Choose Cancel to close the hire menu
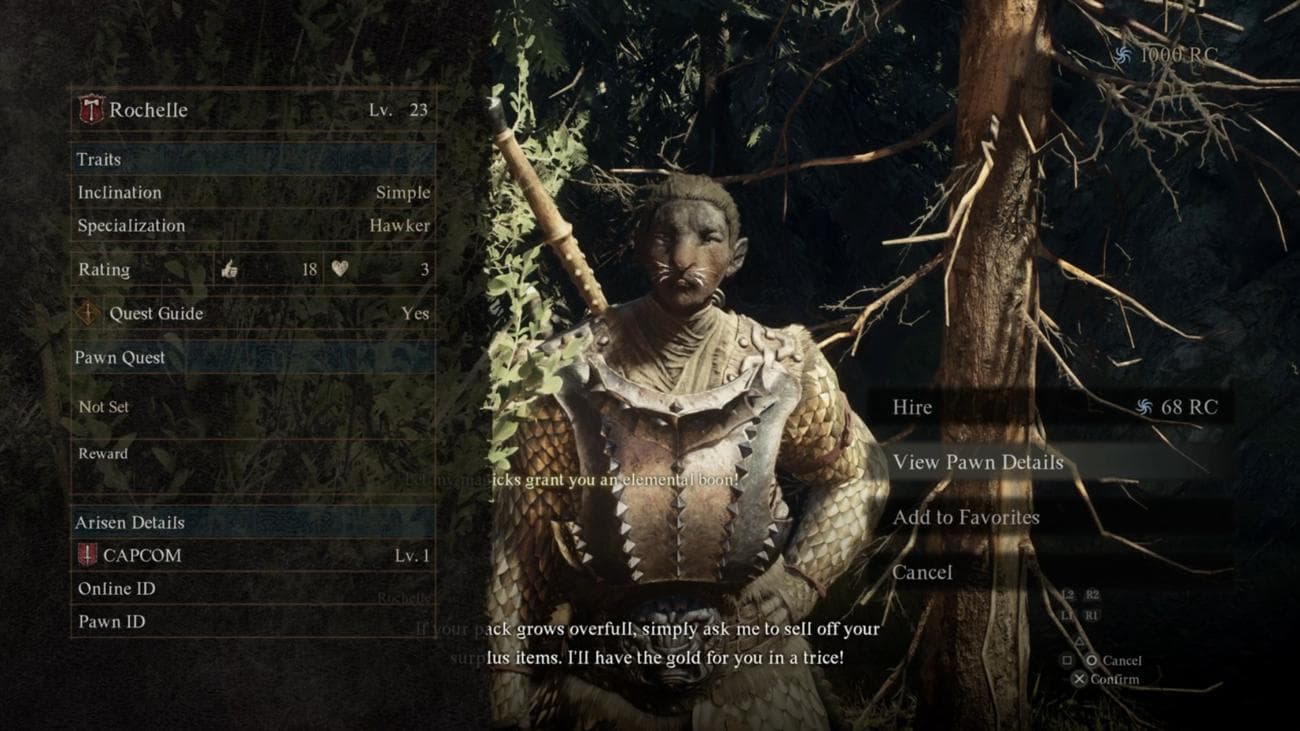The image size is (1300, 731). (922, 572)
